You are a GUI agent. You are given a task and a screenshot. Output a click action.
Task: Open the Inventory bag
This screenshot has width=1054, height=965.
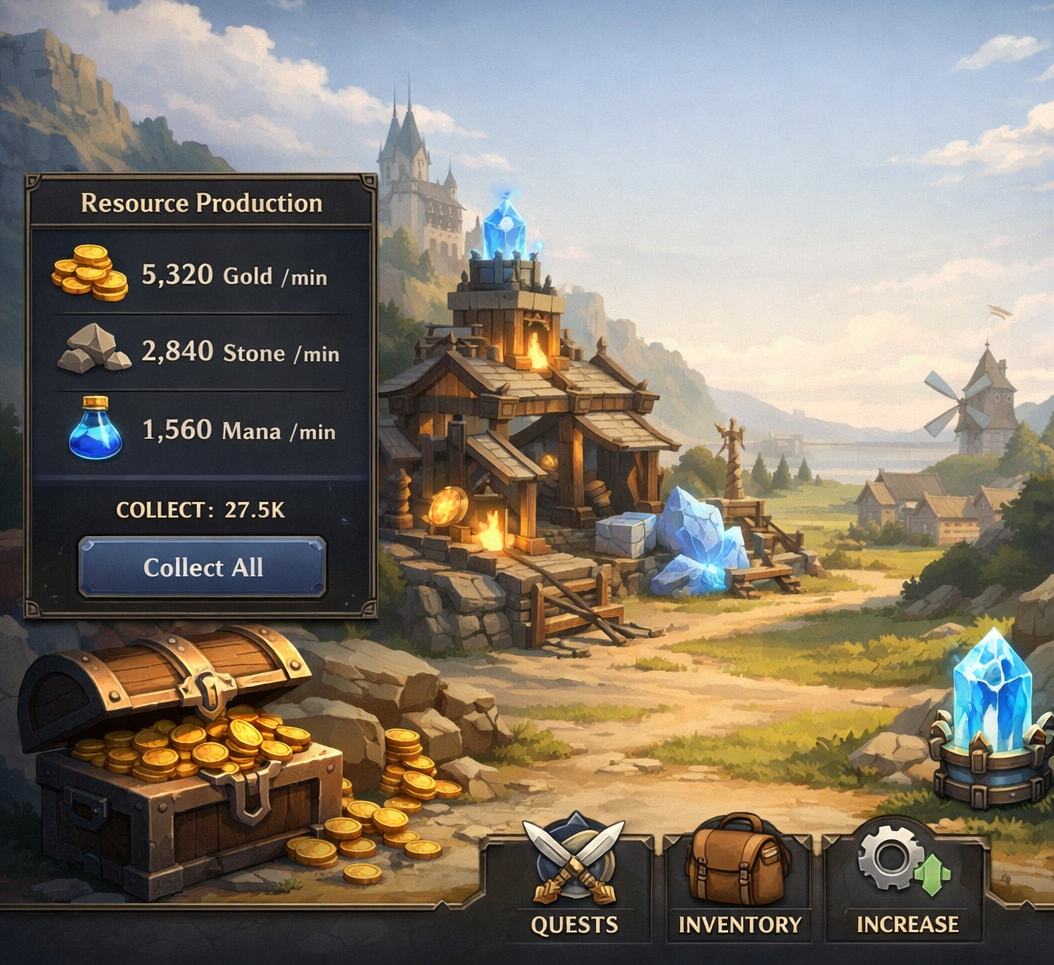point(739,879)
